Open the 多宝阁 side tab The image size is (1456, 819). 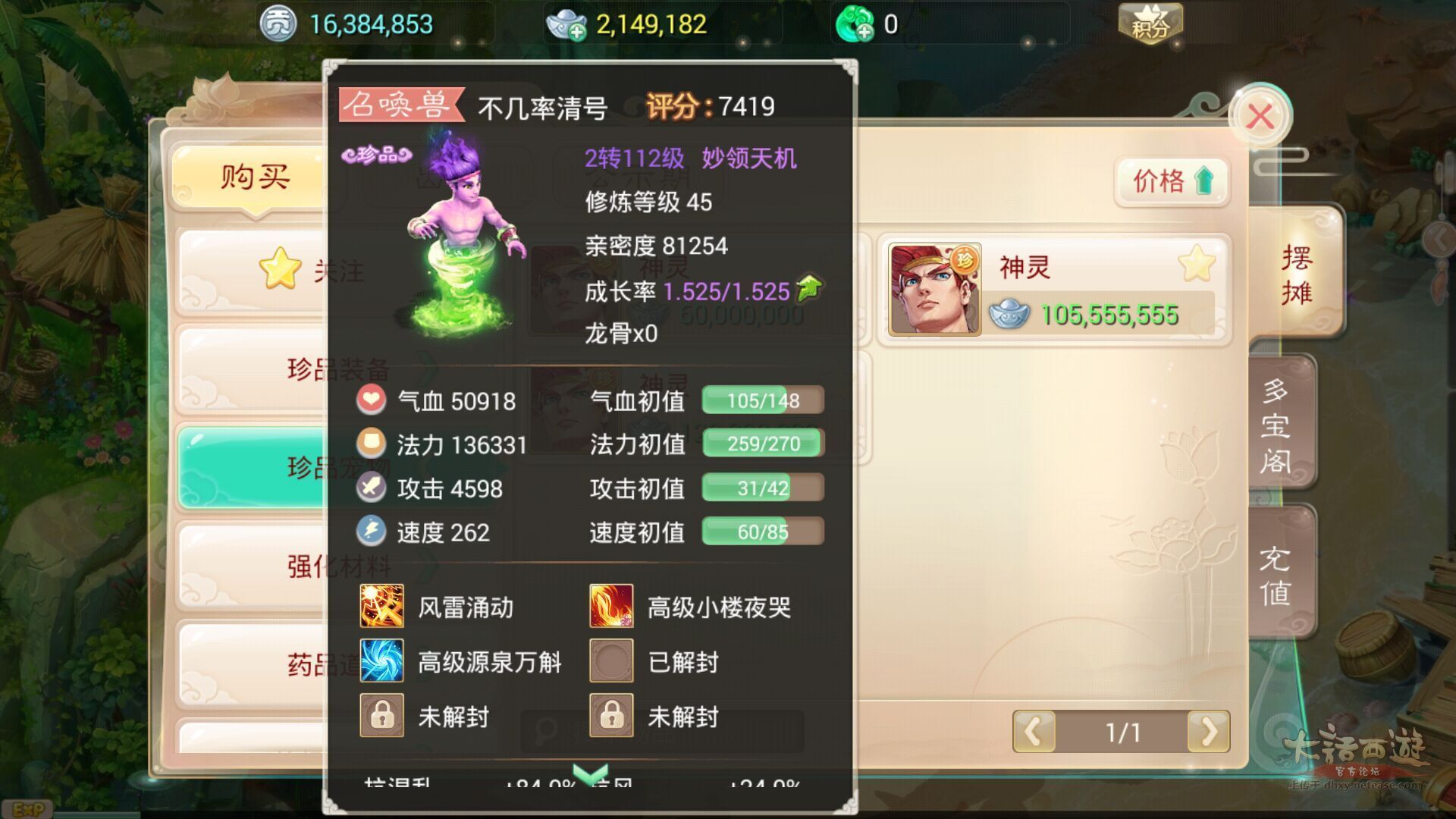click(1276, 426)
